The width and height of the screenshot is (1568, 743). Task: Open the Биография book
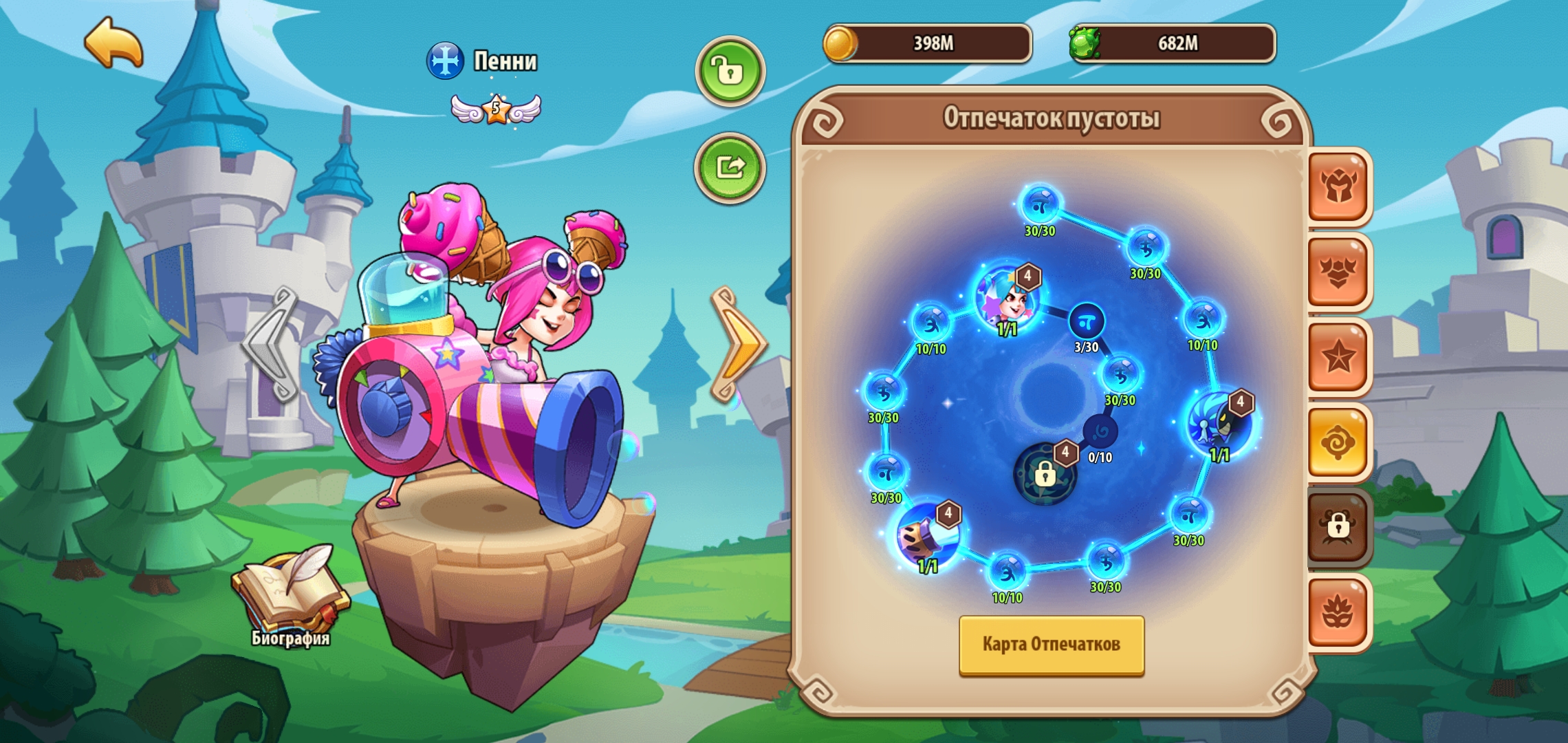click(291, 593)
